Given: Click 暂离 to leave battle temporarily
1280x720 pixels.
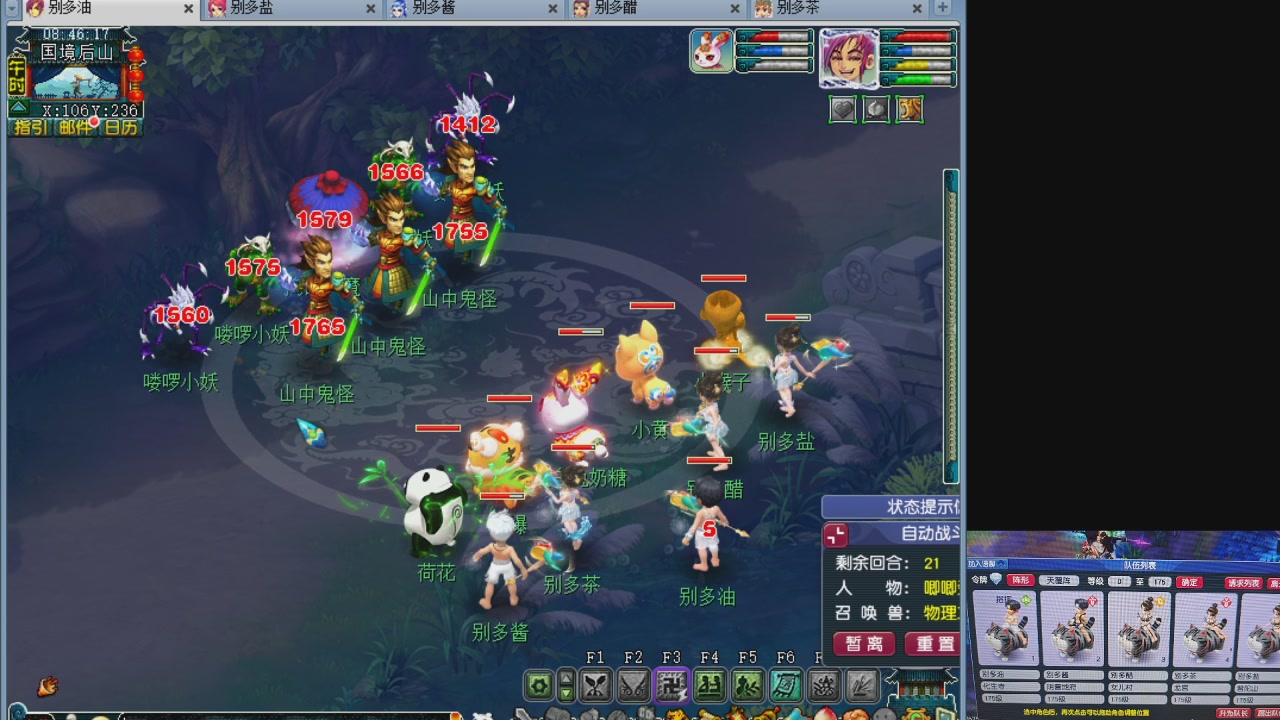Looking at the screenshot, I should [x=862, y=644].
